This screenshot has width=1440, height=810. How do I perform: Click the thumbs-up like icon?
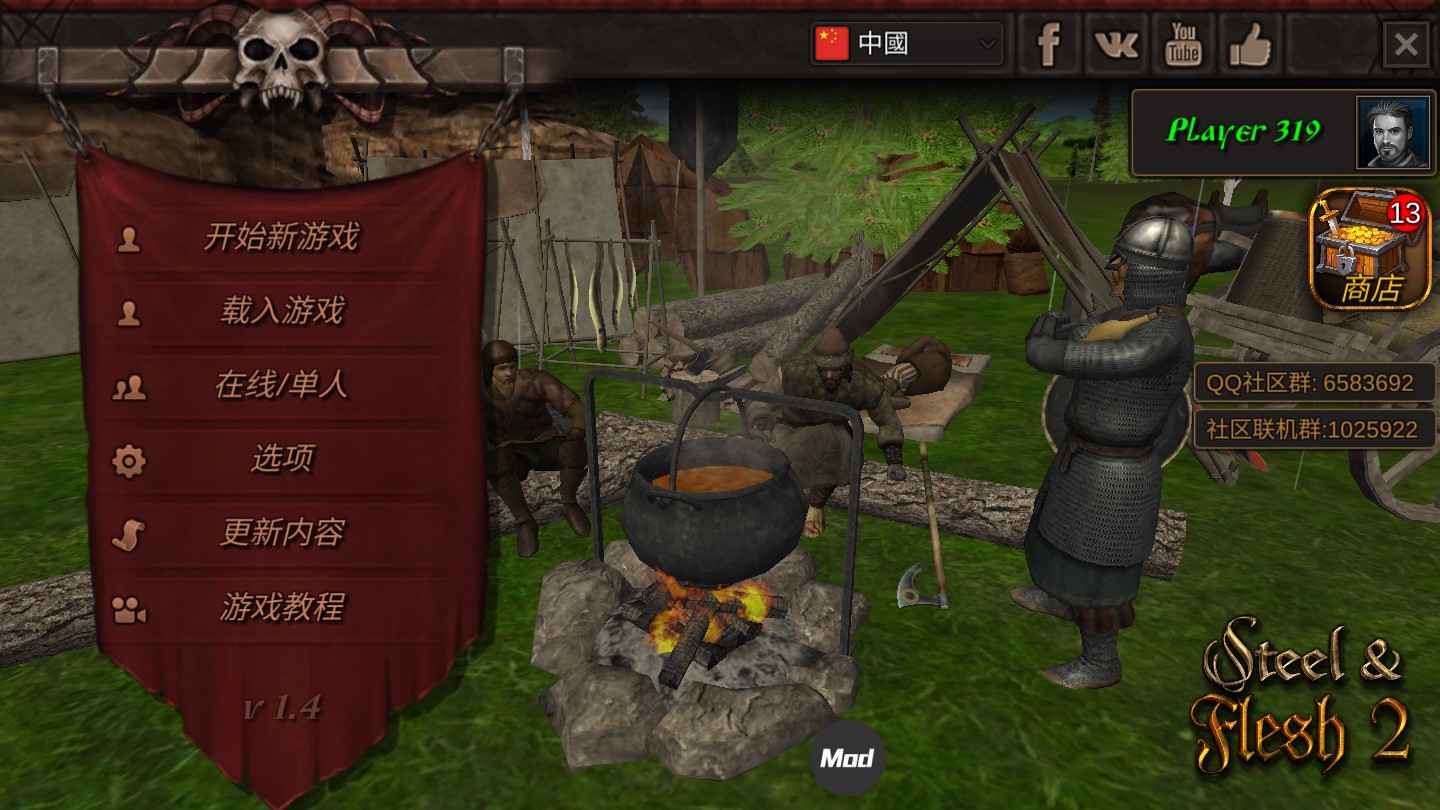[1250, 45]
